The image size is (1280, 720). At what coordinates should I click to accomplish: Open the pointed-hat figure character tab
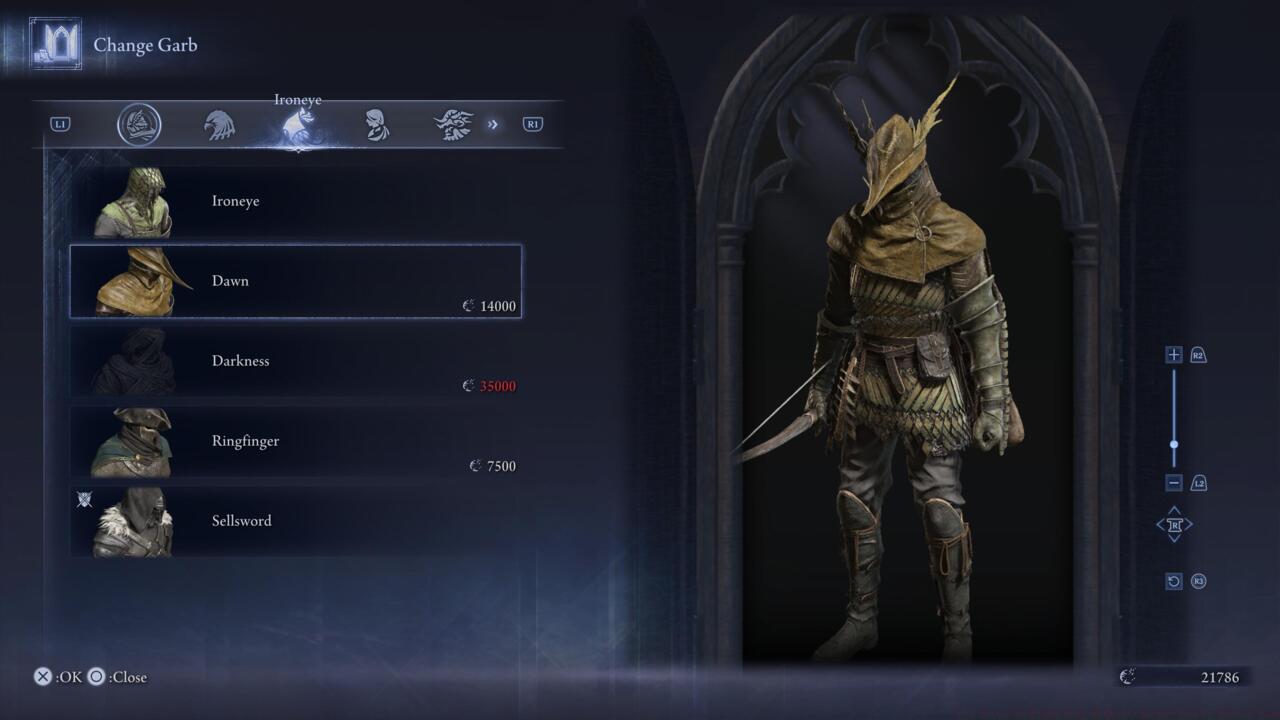(x=453, y=125)
